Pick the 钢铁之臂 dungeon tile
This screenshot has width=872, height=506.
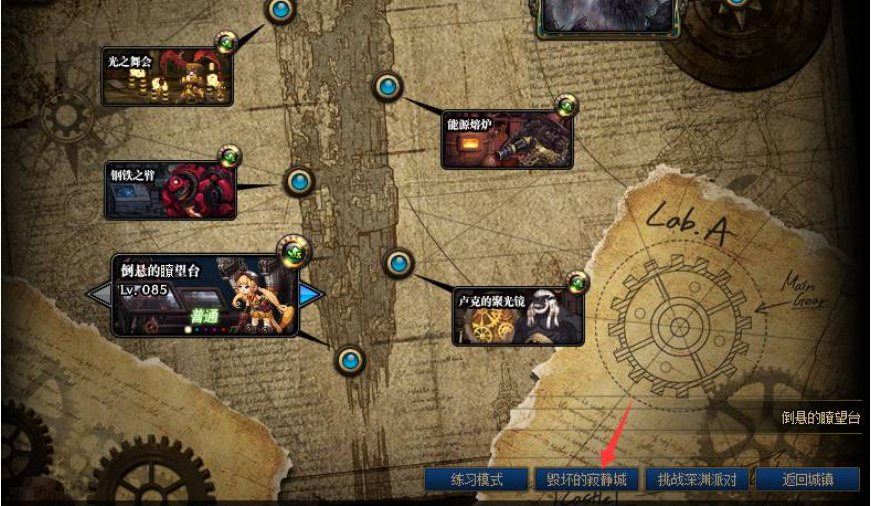point(170,190)
